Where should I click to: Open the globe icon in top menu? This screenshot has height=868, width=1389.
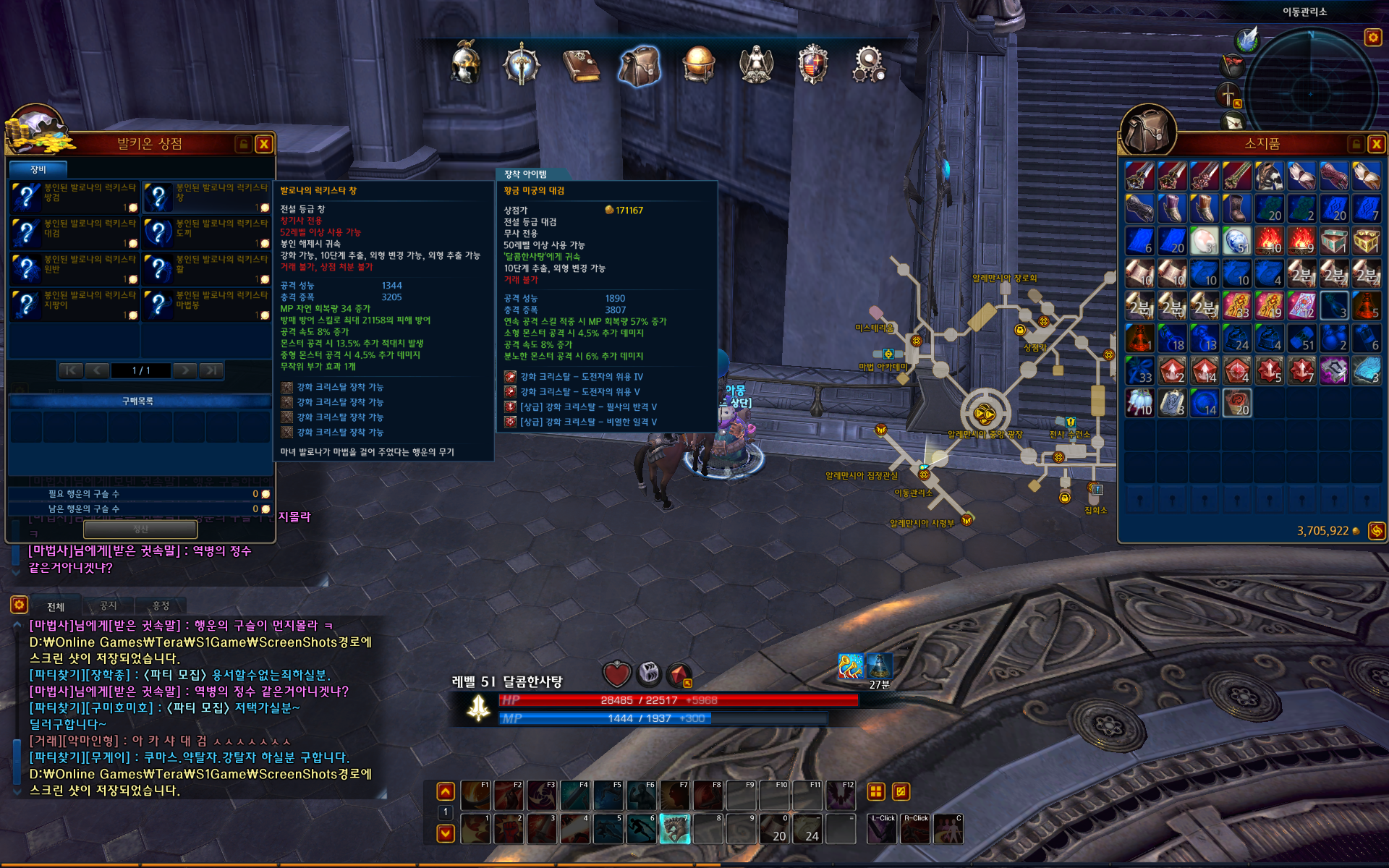(x=698, y=65)
